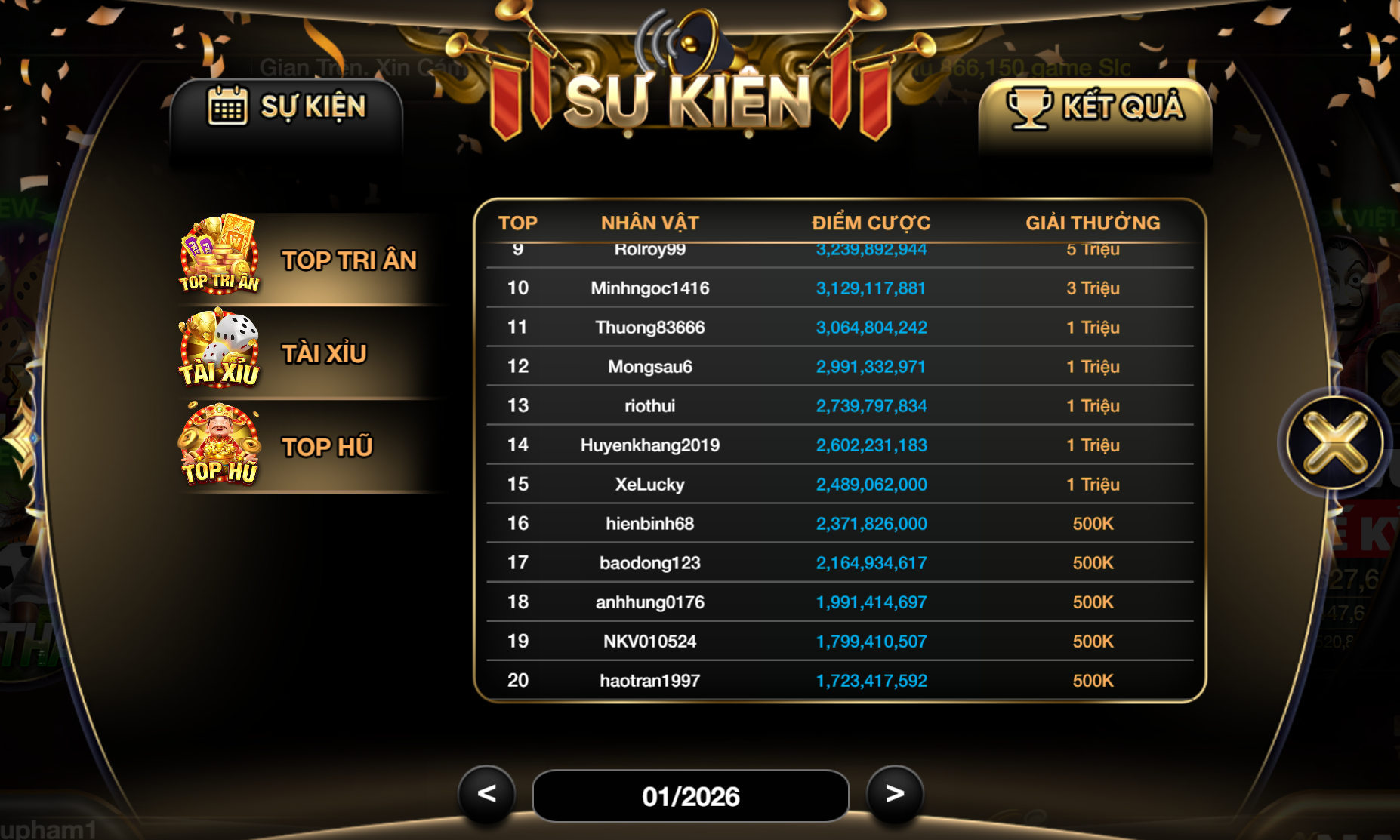1400x840 pixels.
Task: Select the Top Tri Ân category
Action: tap(310, 260)
